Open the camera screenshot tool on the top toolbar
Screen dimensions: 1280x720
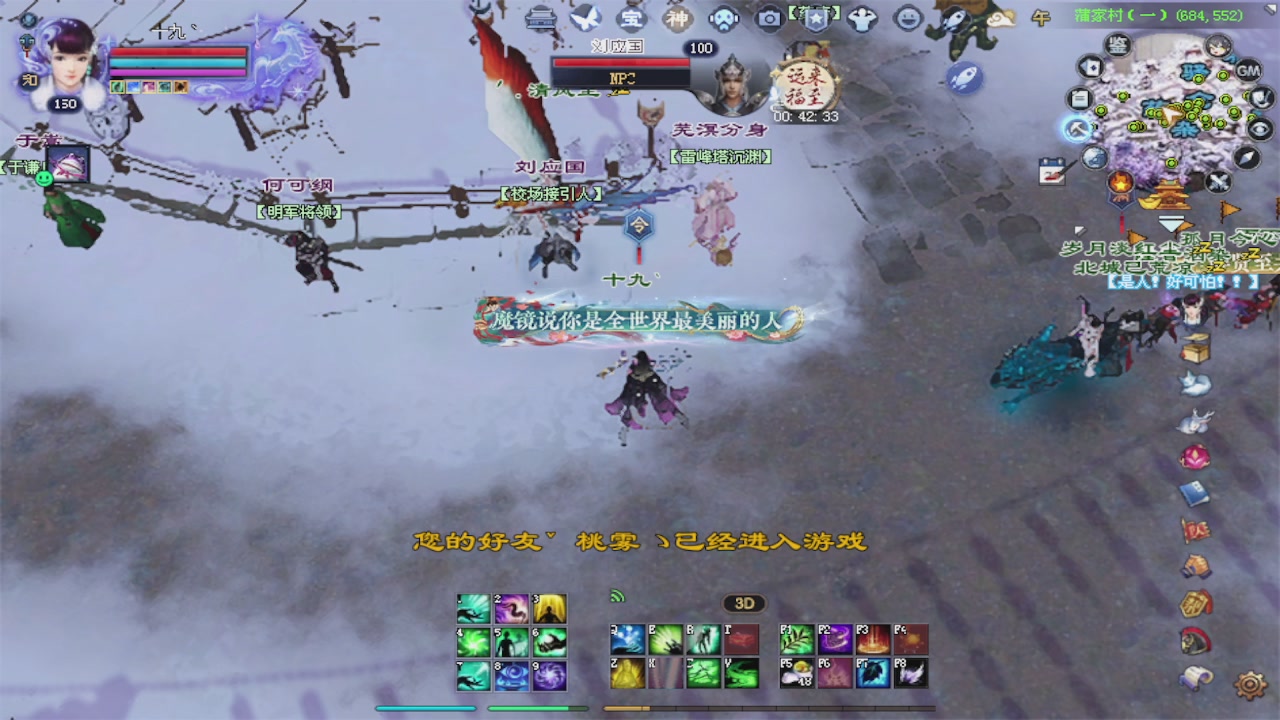pos(770,19)
